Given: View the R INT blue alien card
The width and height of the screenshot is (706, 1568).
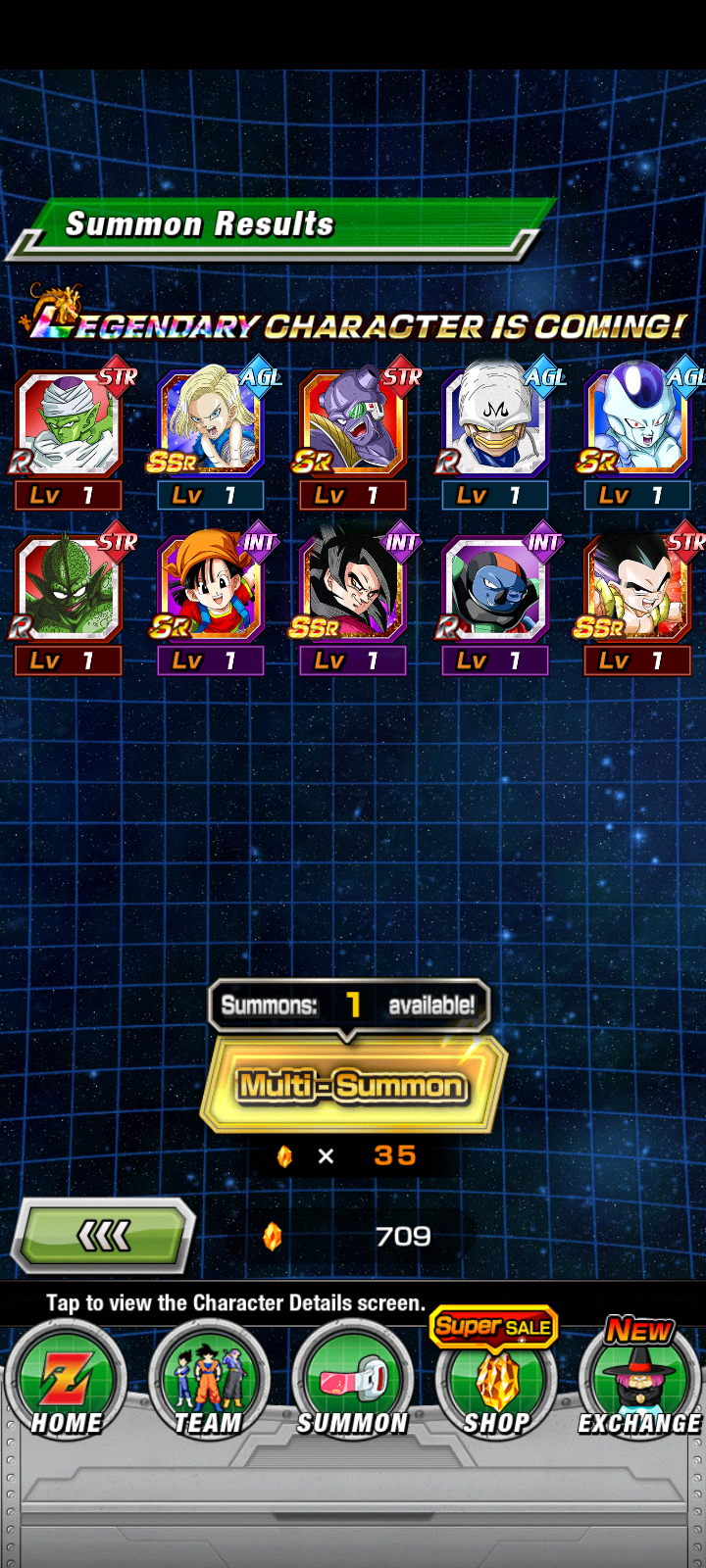Looking at the screenshot, I should pyautogui.click(x=495, y=590).
